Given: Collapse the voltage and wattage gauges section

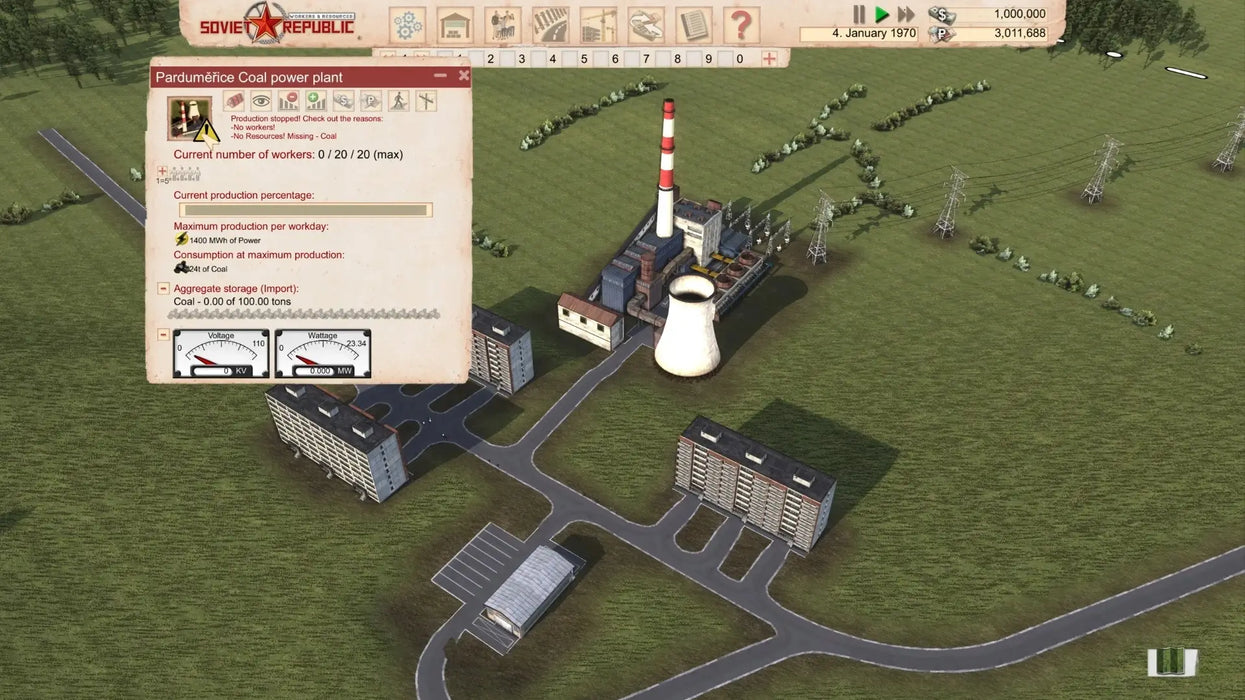Looking at the screenshot, I should (x=163, y=334).
